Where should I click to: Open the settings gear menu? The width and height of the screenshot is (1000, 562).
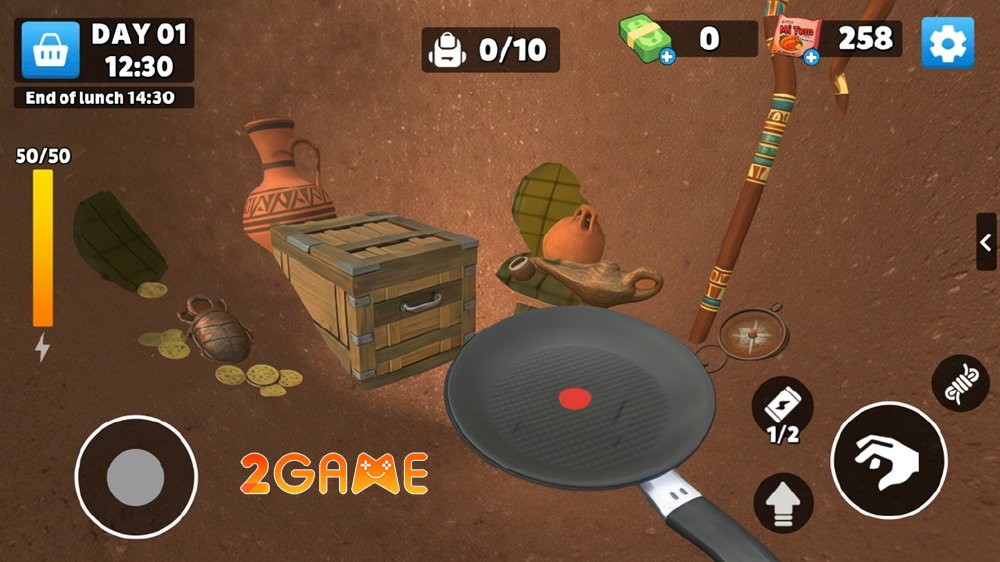(x=946, y=42)
